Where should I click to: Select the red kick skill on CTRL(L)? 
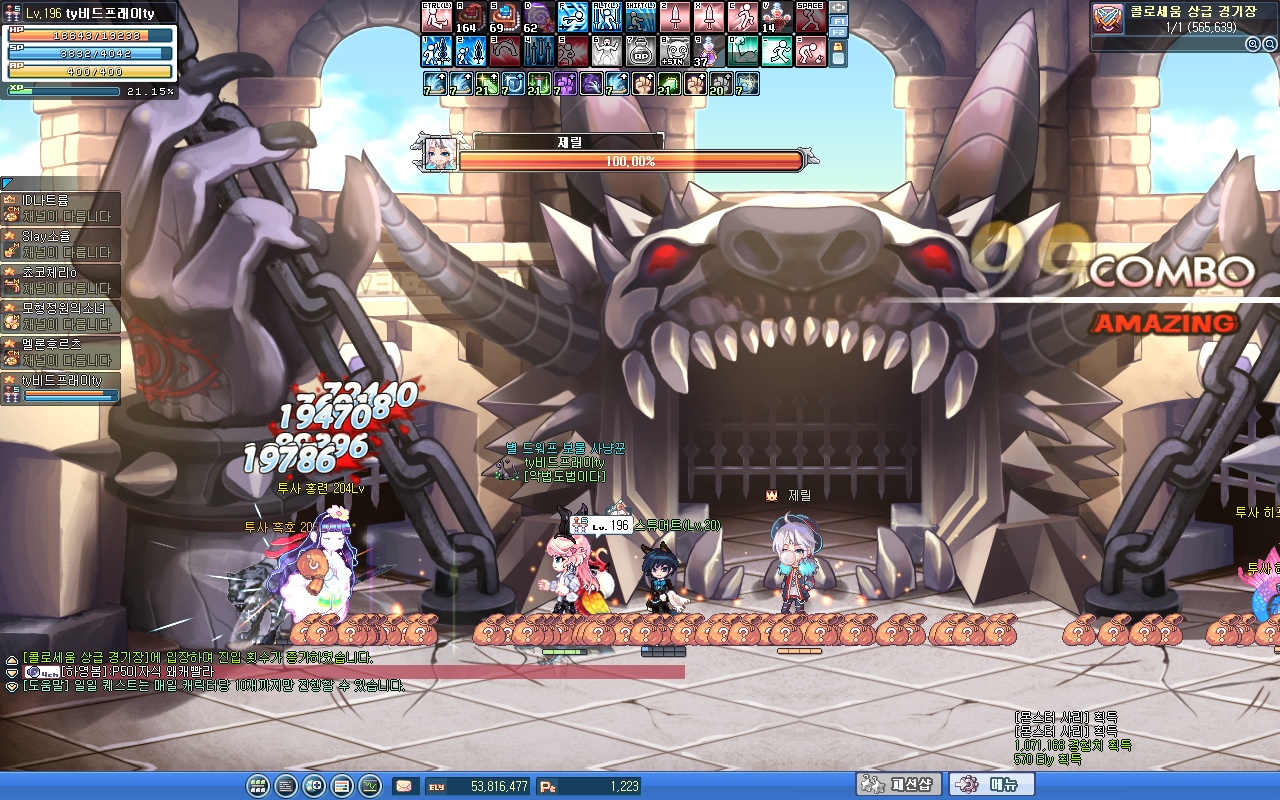[437, 17]
